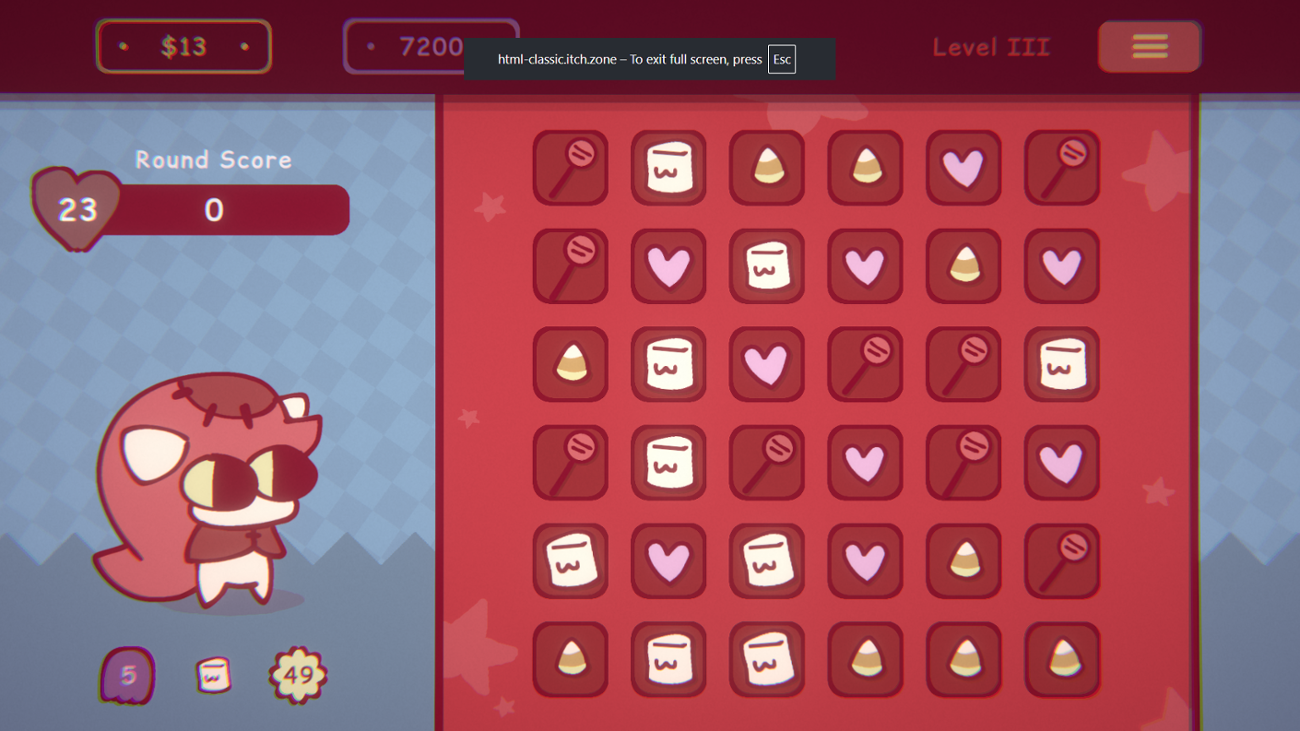Select the marshmallow counter icon near the character
The height and width of the screenshot is (731, 1300).
212,676
